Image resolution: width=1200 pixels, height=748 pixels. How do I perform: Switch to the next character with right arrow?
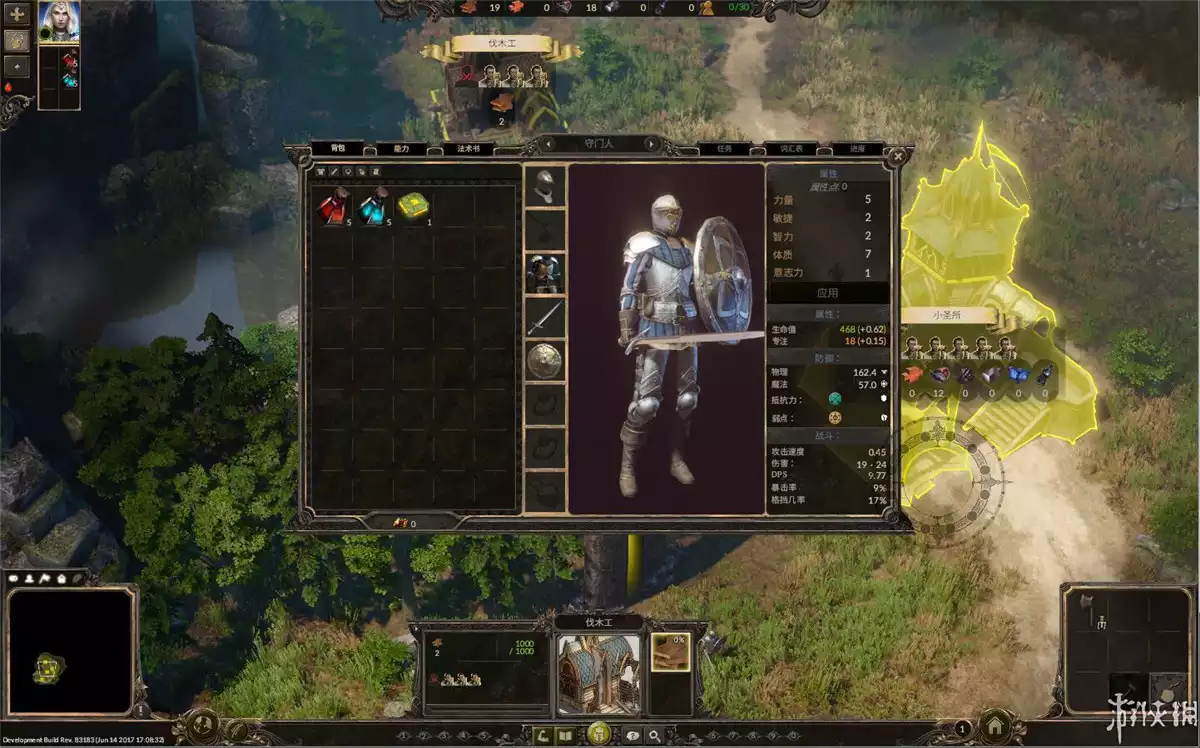[x=653, y=144]
